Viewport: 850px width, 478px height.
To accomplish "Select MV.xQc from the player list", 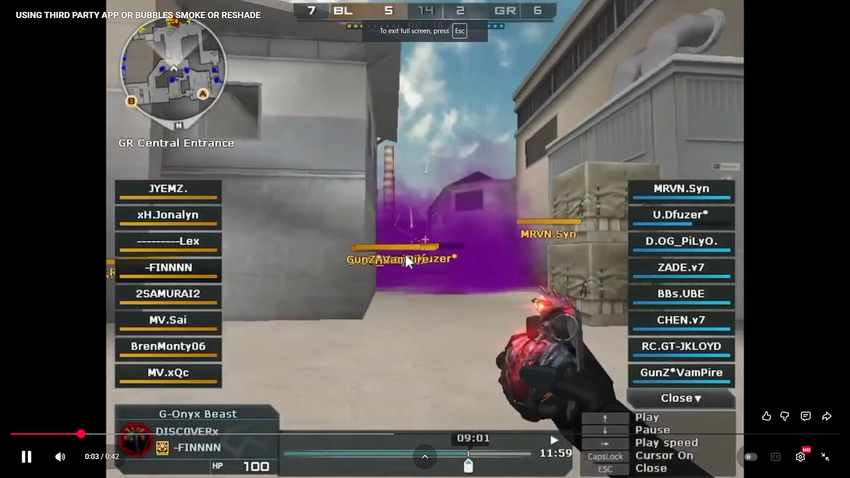I will point(168,373).
